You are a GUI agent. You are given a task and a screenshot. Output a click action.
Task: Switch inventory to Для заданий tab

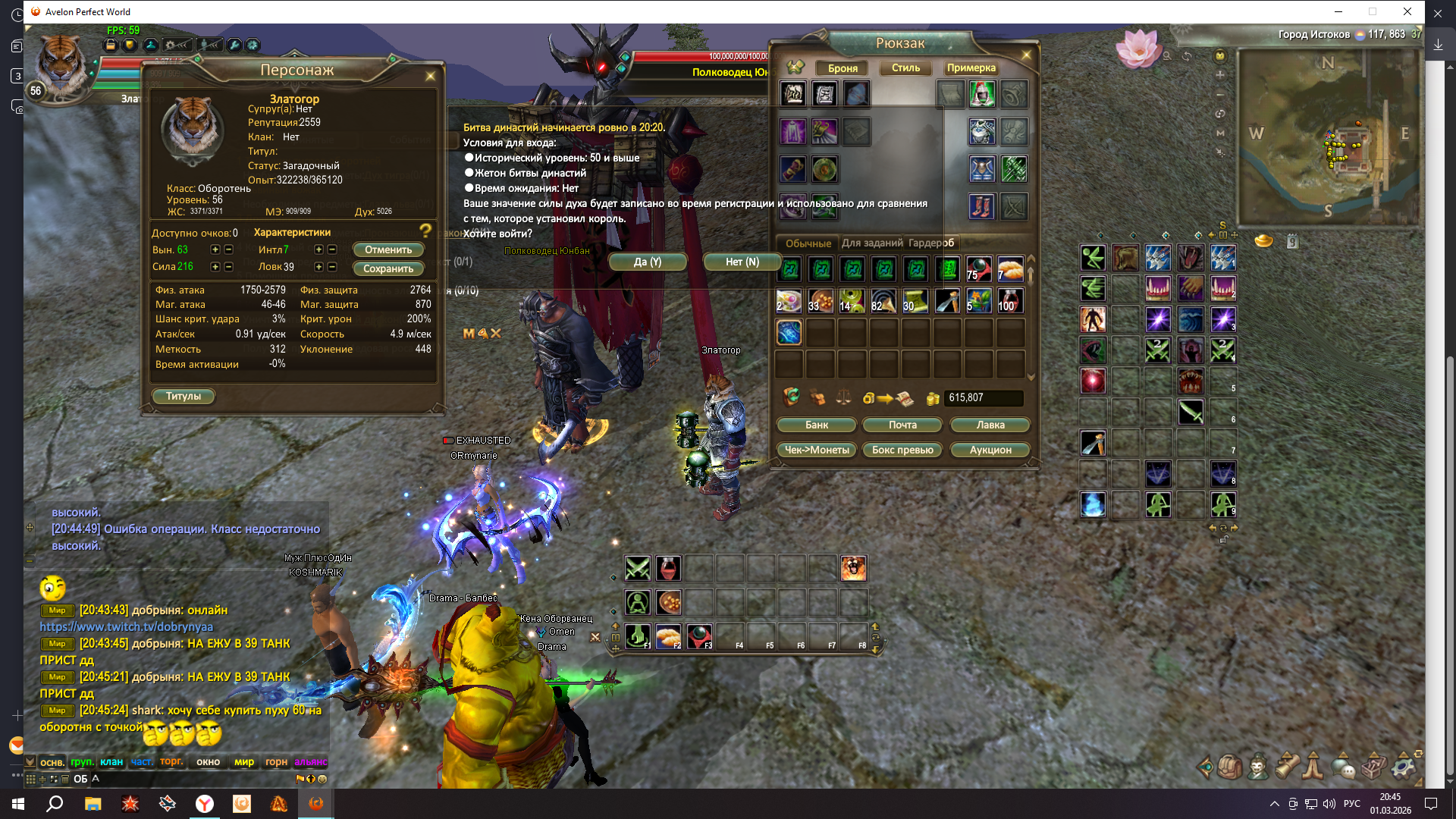(x=872, y=243)
